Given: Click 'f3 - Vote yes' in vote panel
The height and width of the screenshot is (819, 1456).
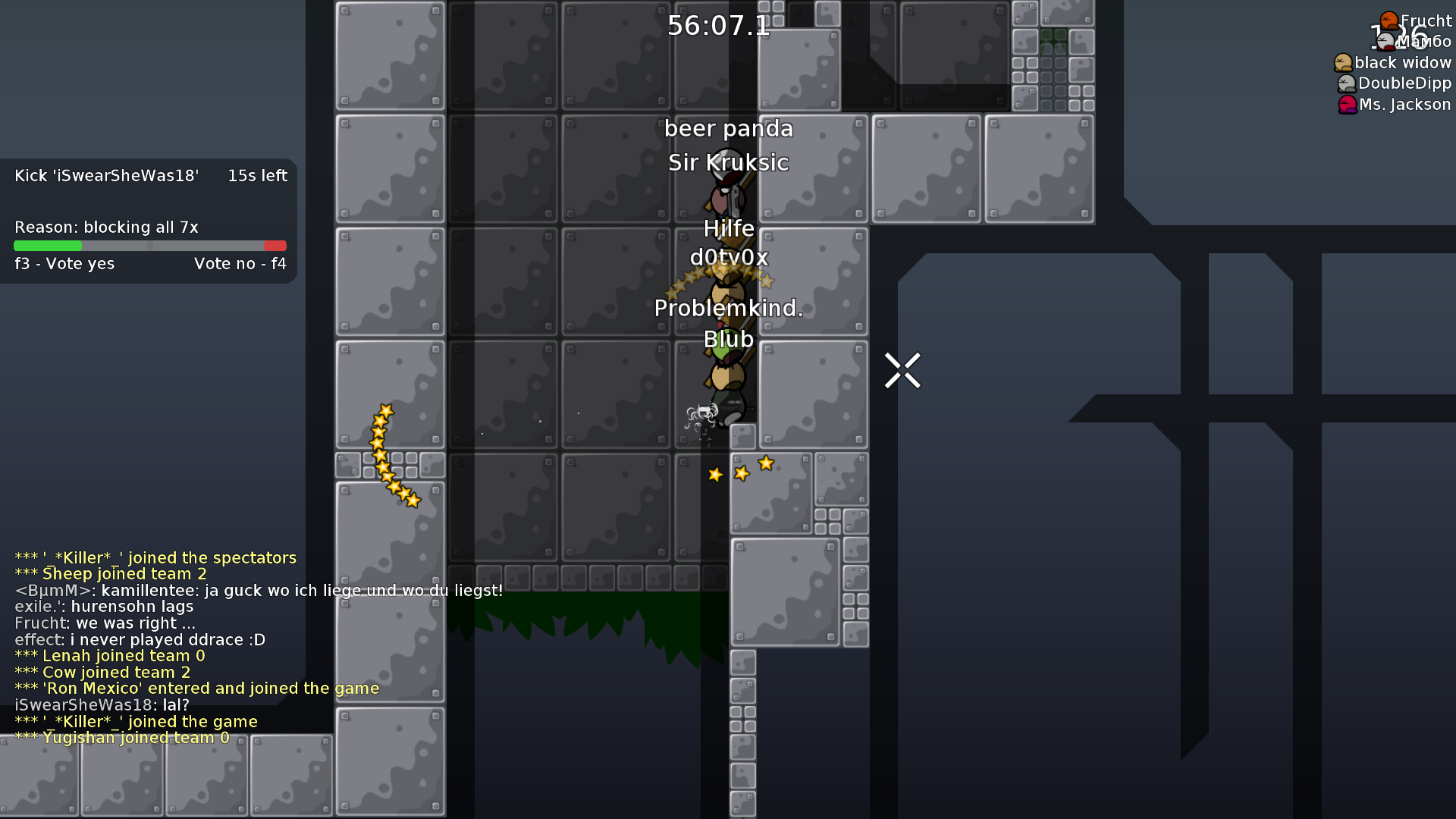Looking at the screenshot, I should pos(64,263).
